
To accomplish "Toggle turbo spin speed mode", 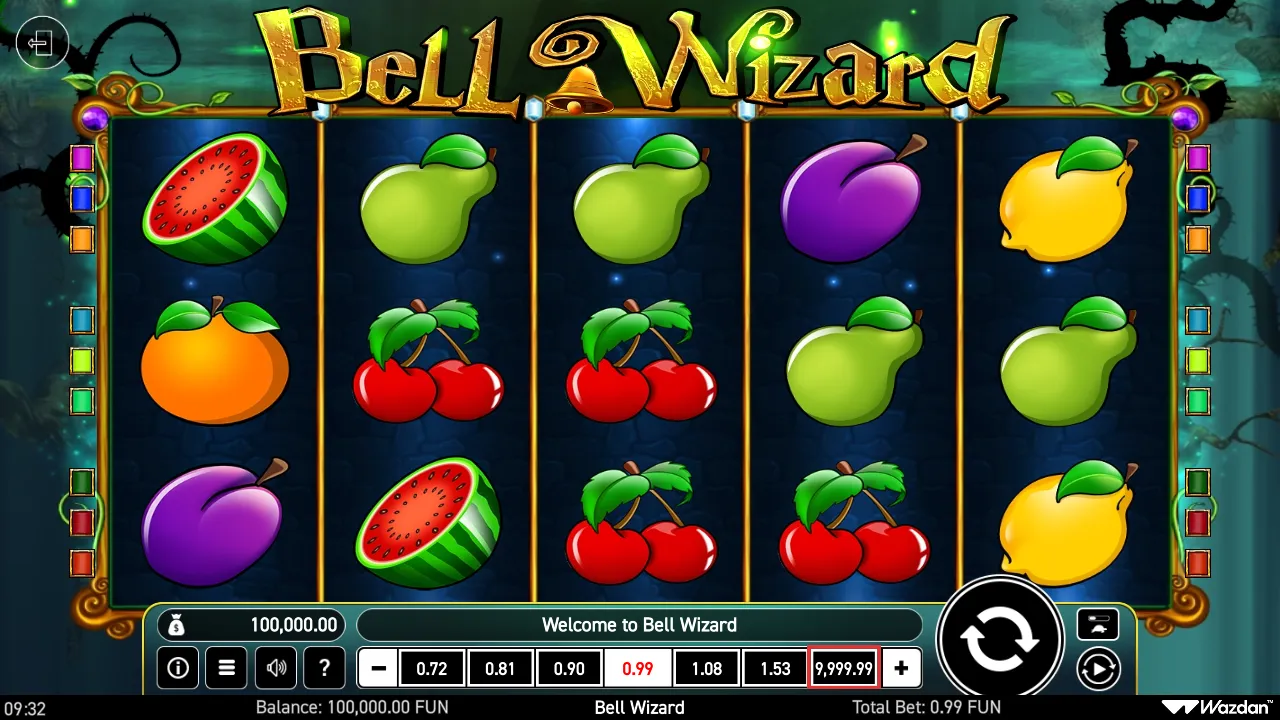I will coord(1098,624).
